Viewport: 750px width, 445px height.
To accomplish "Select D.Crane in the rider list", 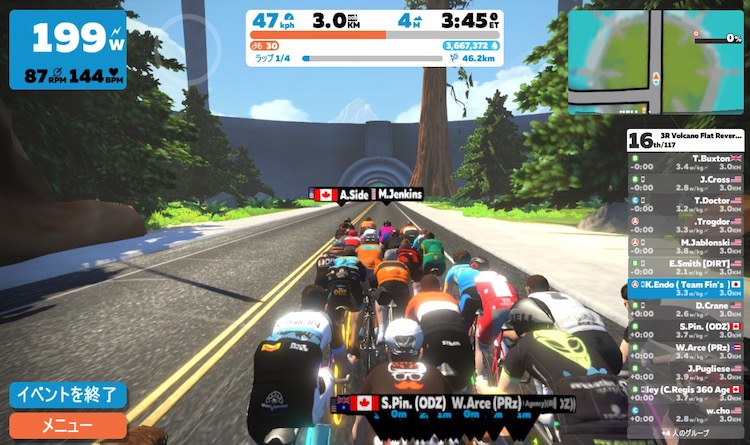I will (x=687, y=310).
